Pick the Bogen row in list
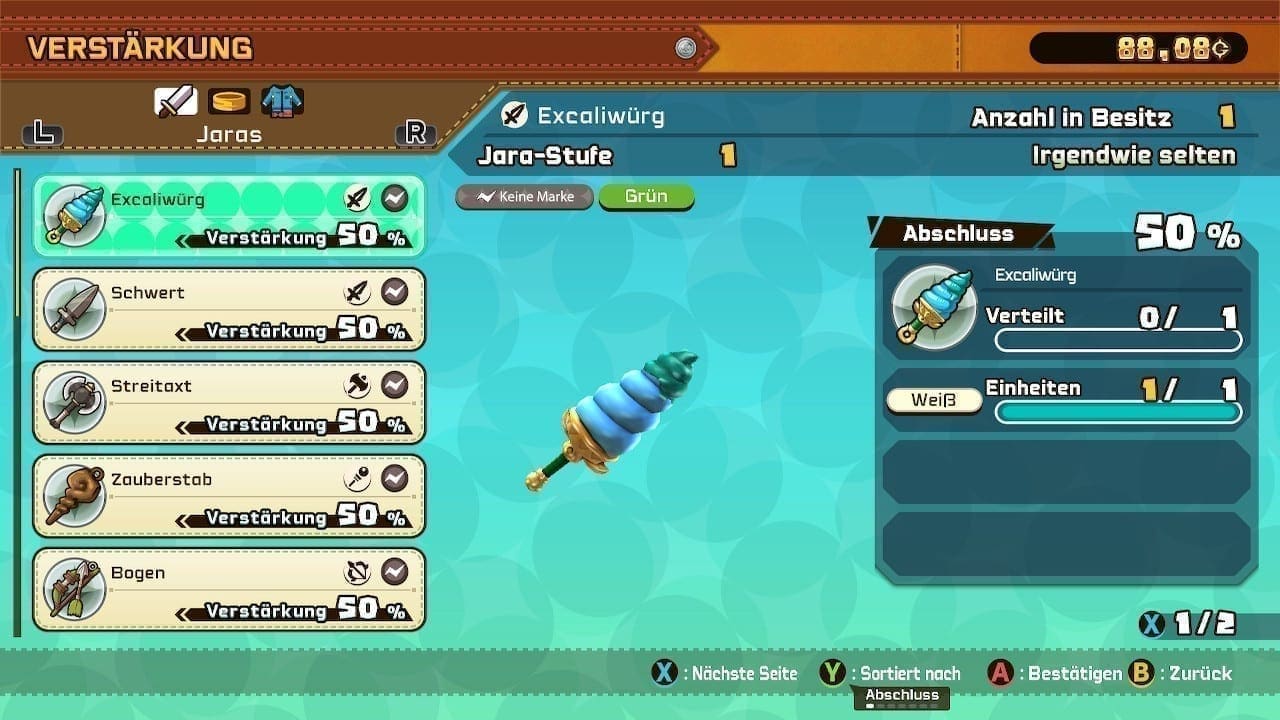 [x=229, y=588]
